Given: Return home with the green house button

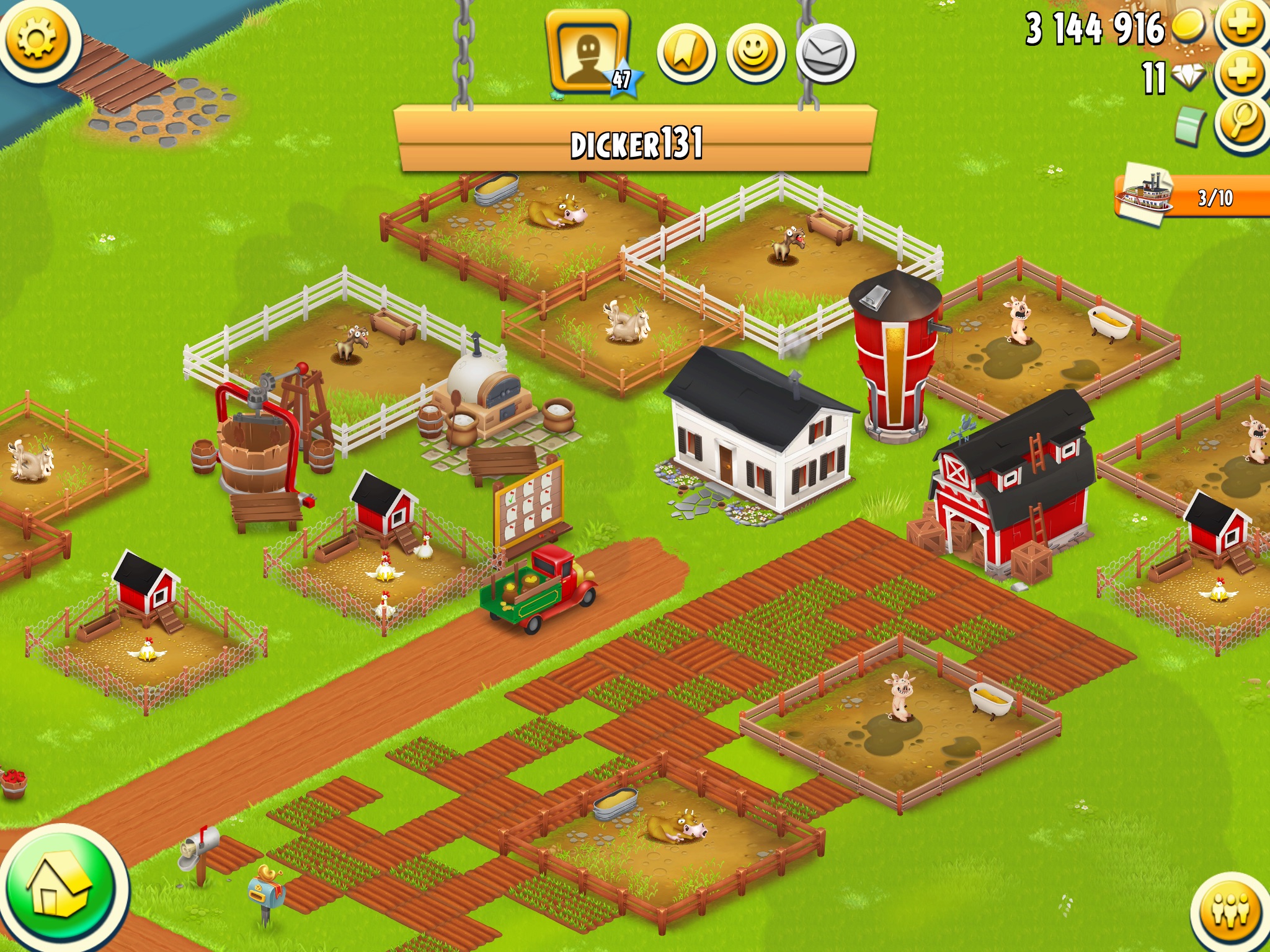Looking at the screenshot, I should tap(61, 889).
